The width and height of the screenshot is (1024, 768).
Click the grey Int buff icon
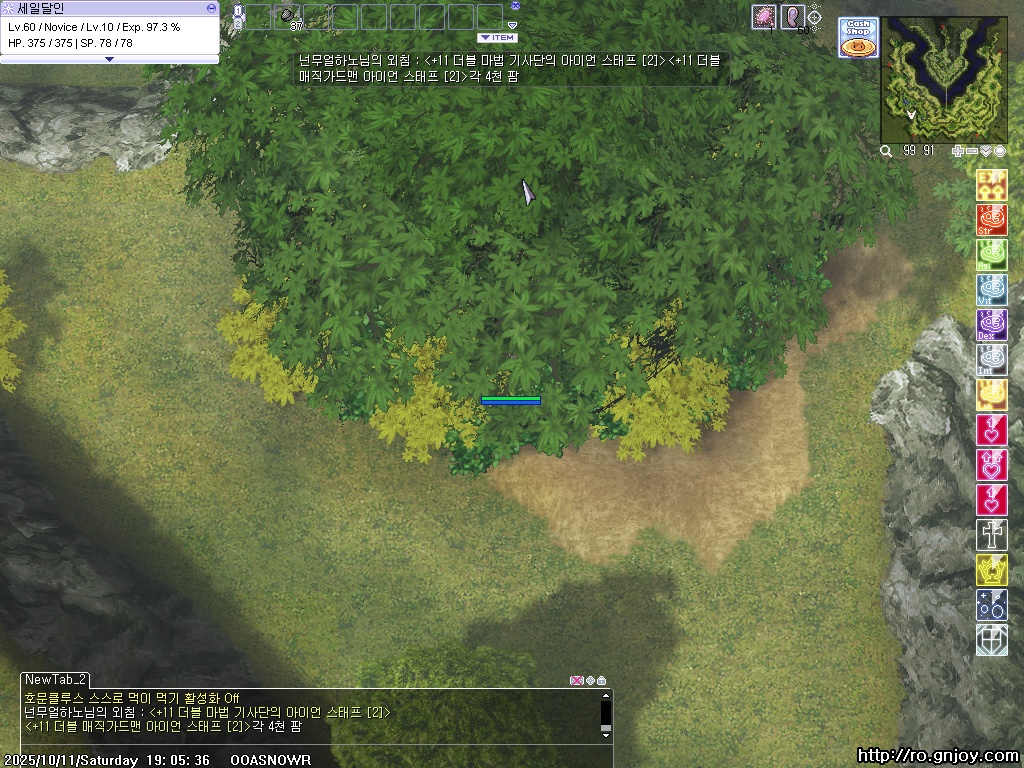pos(991,360)
